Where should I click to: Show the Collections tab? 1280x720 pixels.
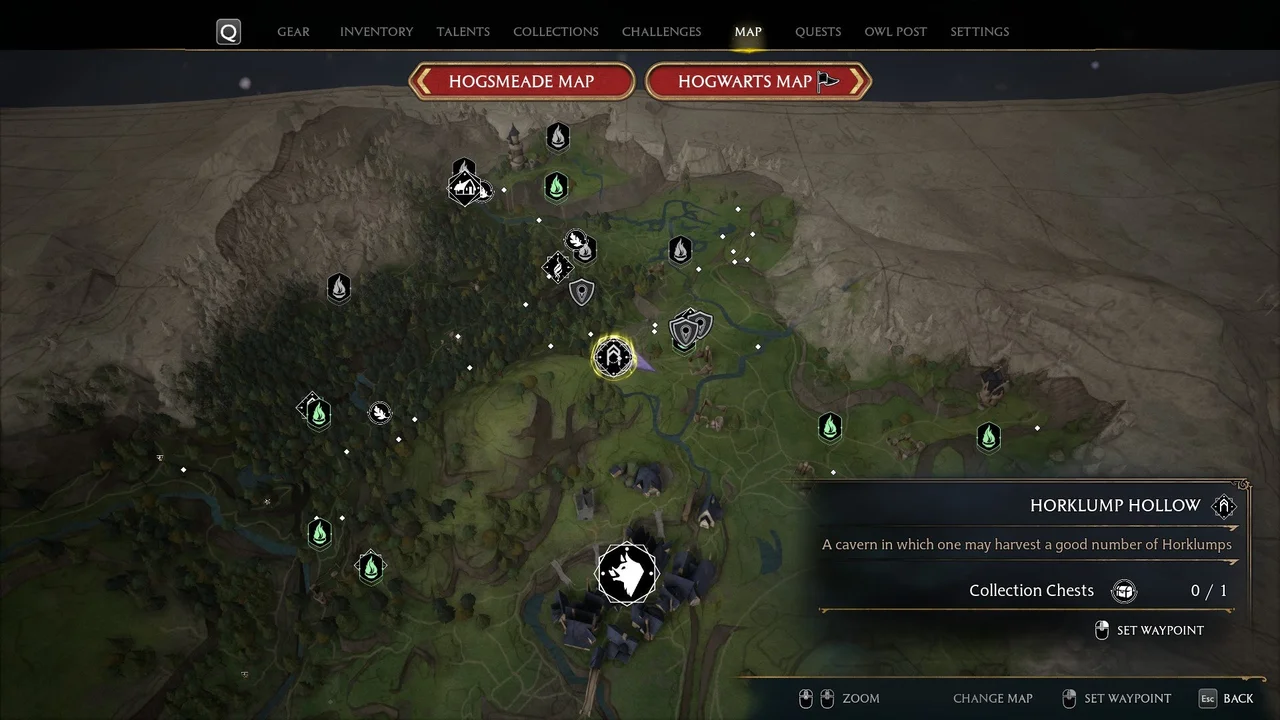(x=556, y=32)
